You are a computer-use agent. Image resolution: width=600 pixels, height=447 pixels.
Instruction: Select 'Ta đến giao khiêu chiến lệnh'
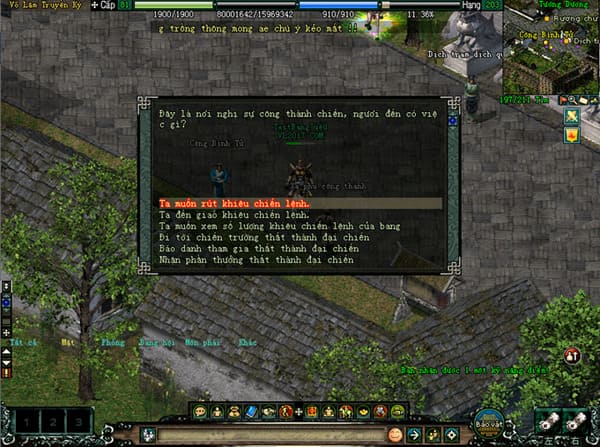(x=232, y=215)
